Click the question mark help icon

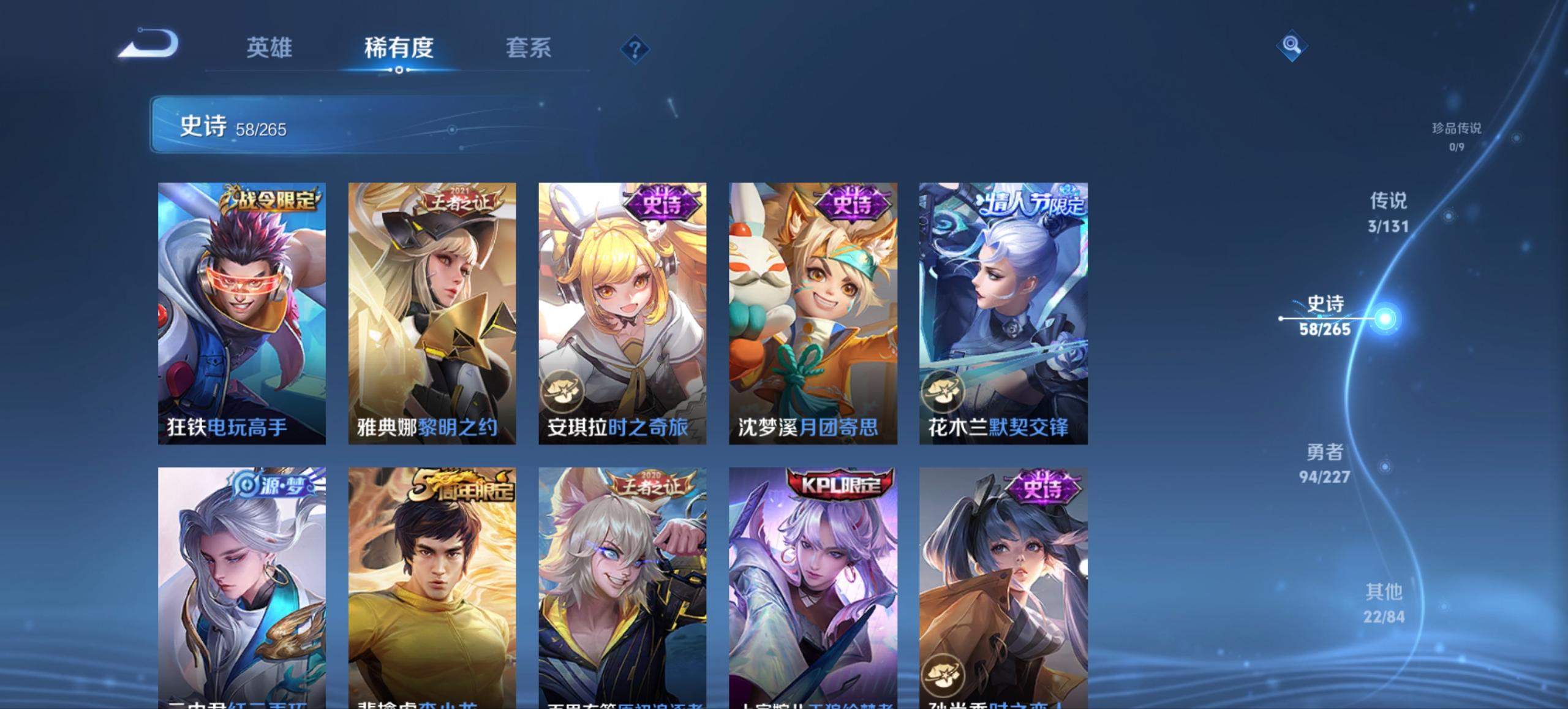point(634,48)
